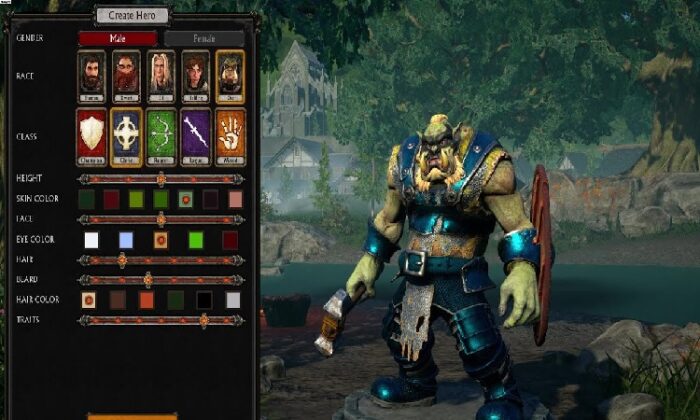Click the Beard slider handle
This screenshot has height=420, width=700.
point(148,280)
